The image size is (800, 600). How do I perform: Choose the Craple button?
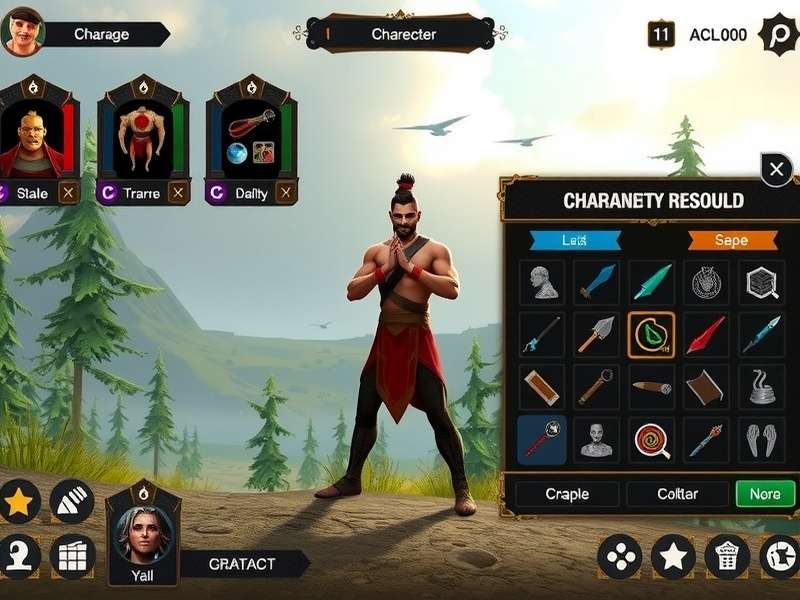[567, 494]
